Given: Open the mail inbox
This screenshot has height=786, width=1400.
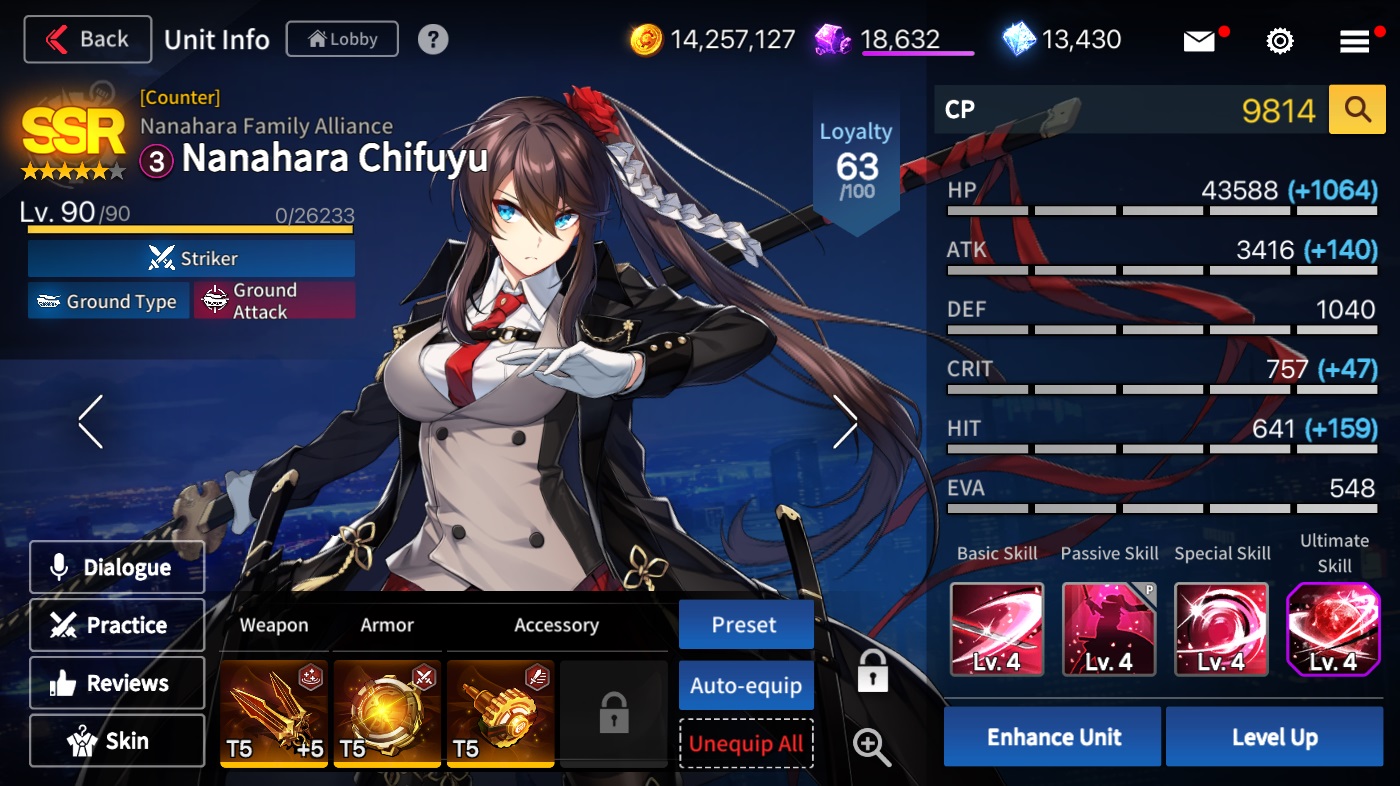Looking at the screenshot, I should pos(1199,41).
